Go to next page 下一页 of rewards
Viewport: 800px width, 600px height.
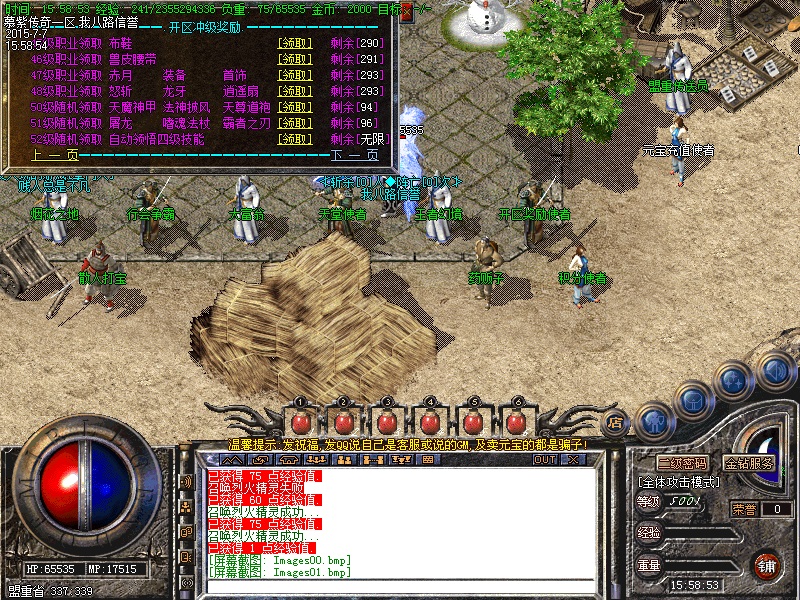point(355,155)
